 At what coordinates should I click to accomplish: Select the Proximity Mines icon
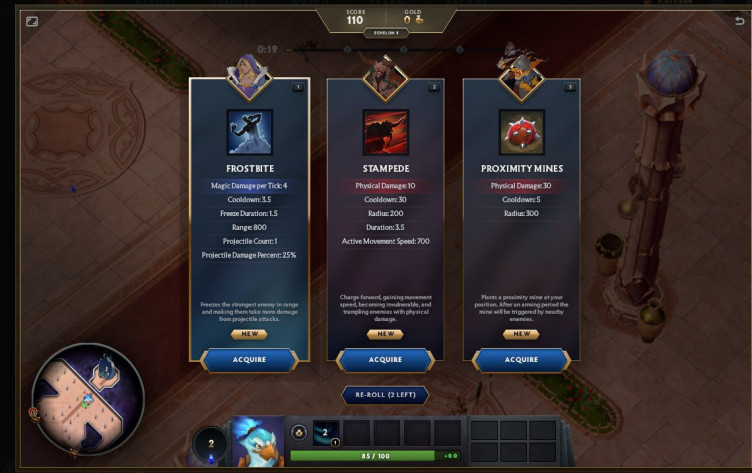521,132
